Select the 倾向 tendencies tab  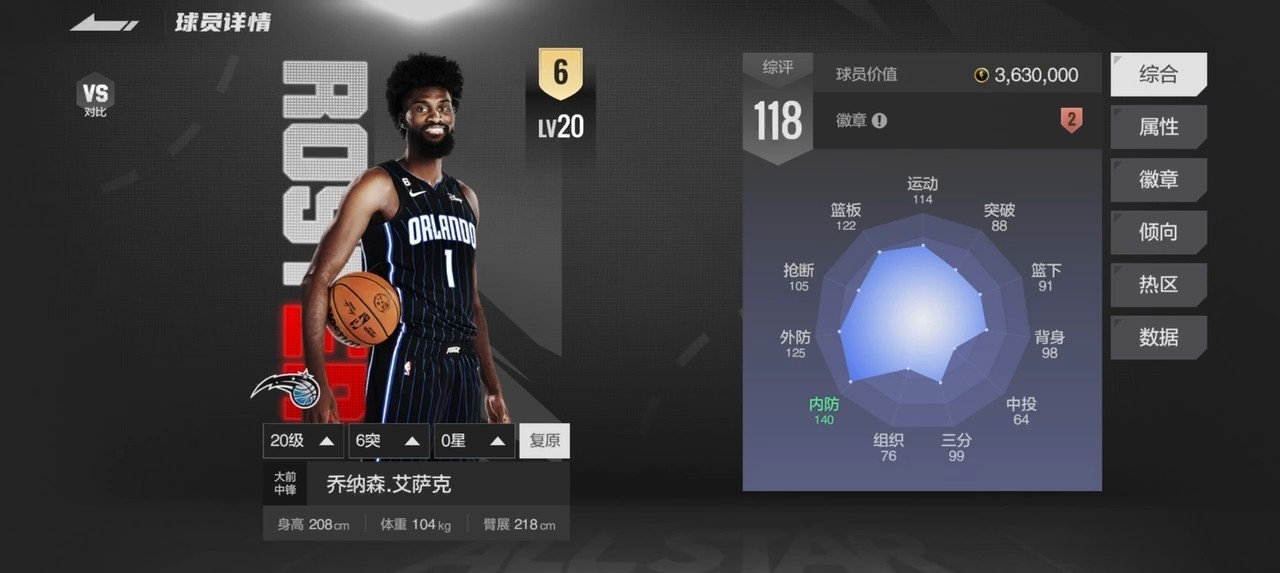[x=1158, y=232]
